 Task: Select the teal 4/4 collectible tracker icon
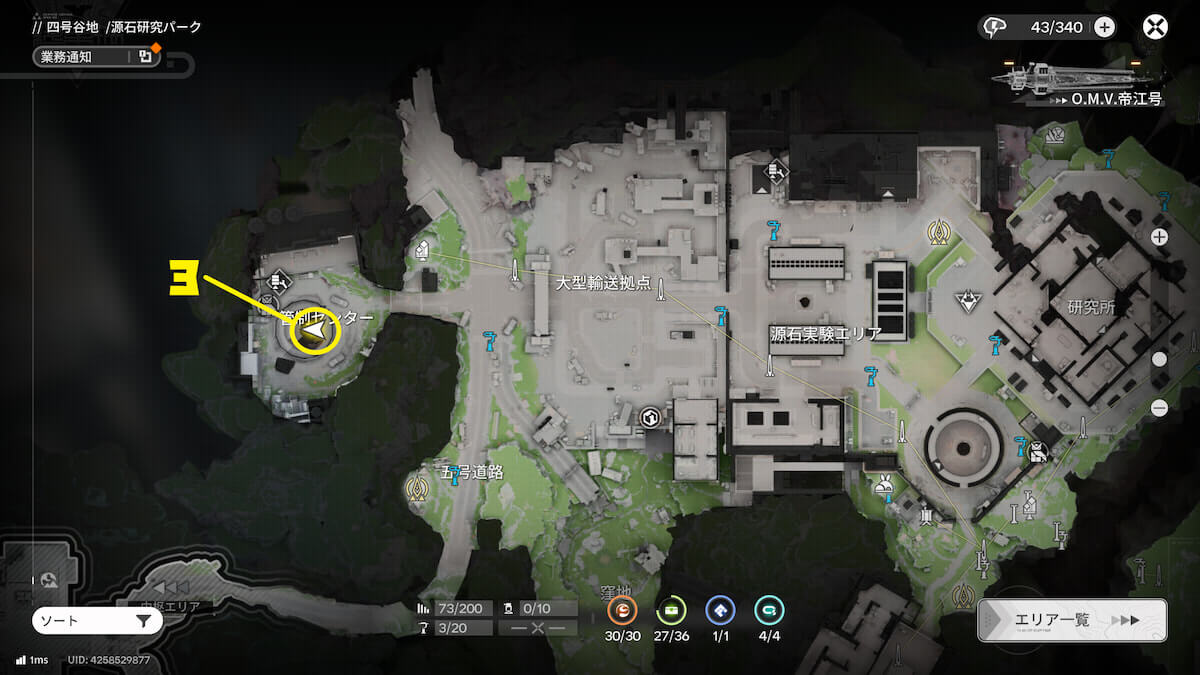(x=768, y=610)
